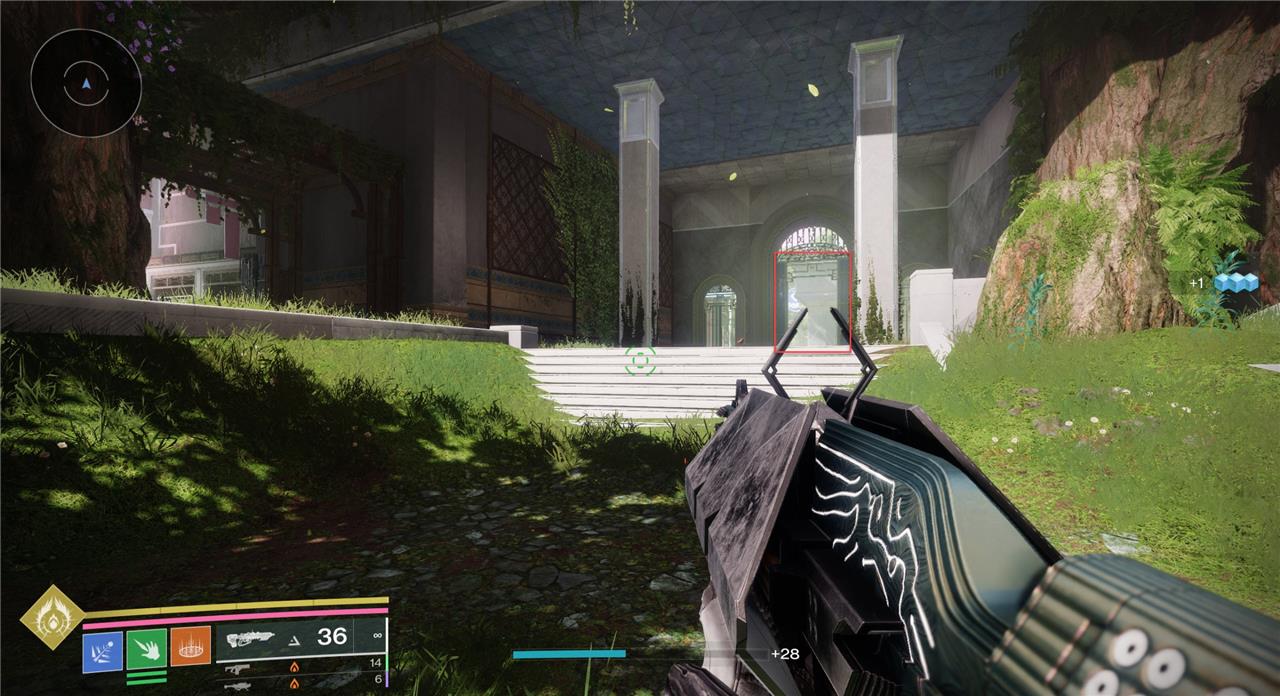Activate the golden diamond Super ability icon

(50, 620)
